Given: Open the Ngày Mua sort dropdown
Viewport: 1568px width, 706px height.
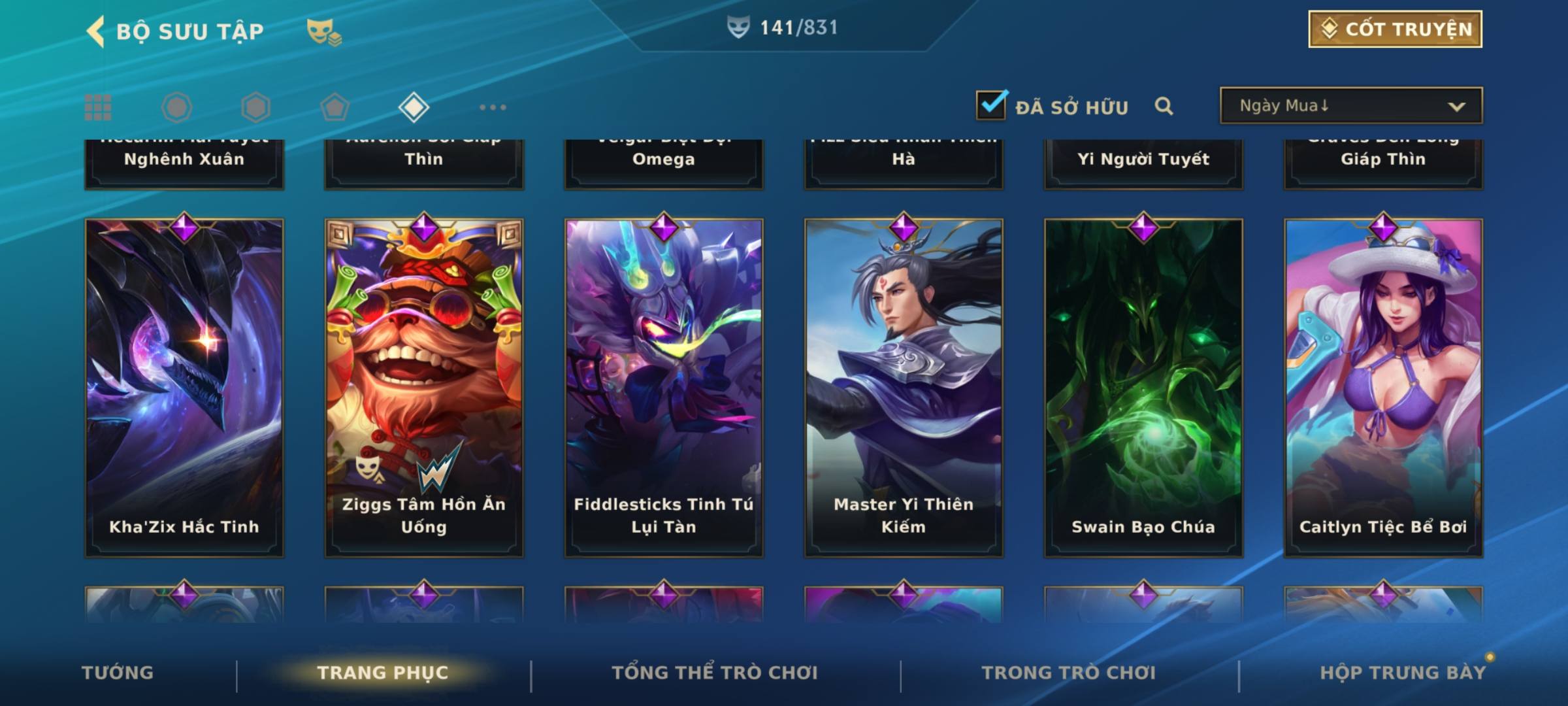Looking at the screenshot, I should (x=1350, y=106).
